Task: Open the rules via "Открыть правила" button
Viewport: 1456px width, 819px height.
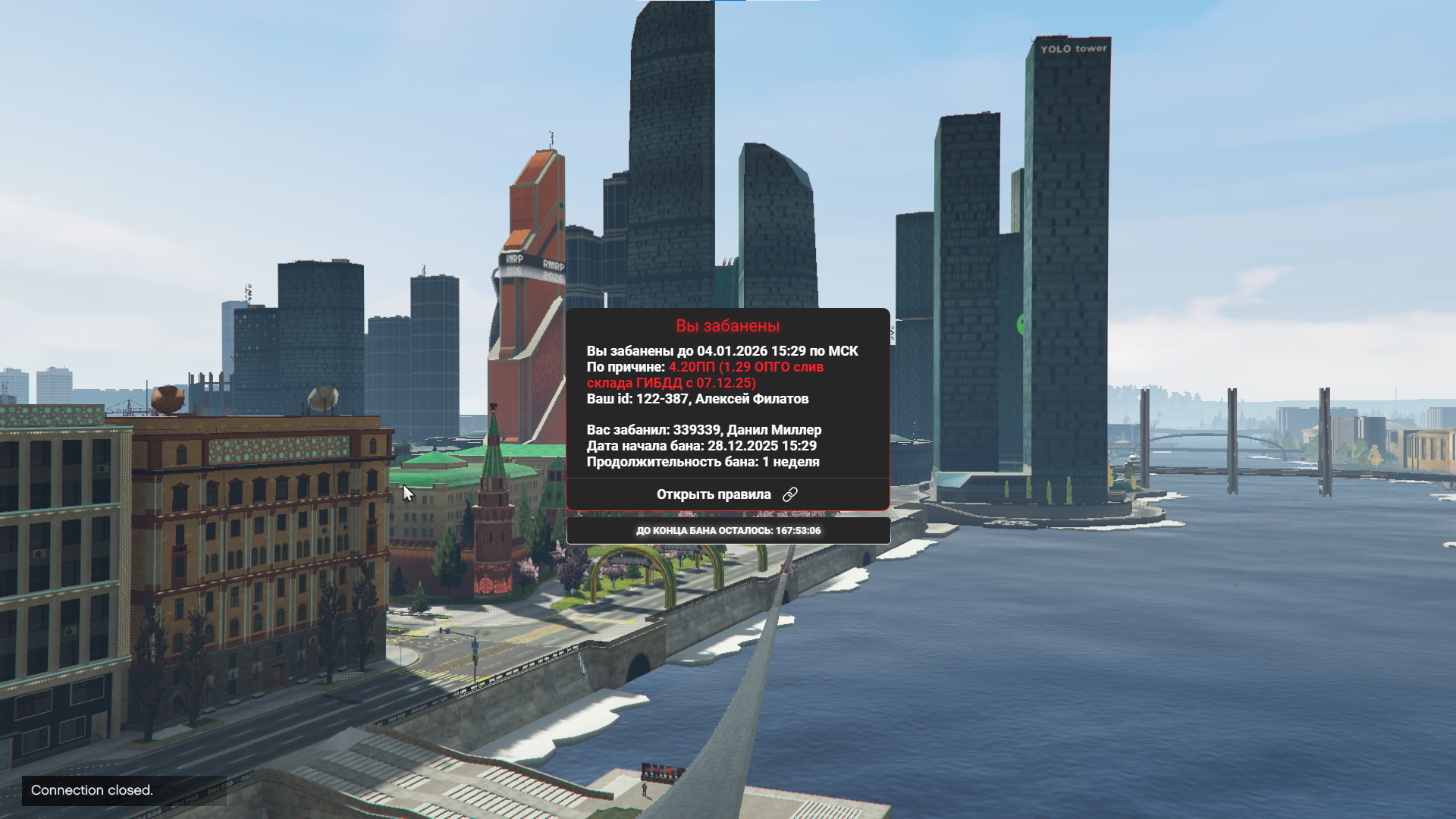Action: point(726,494)
